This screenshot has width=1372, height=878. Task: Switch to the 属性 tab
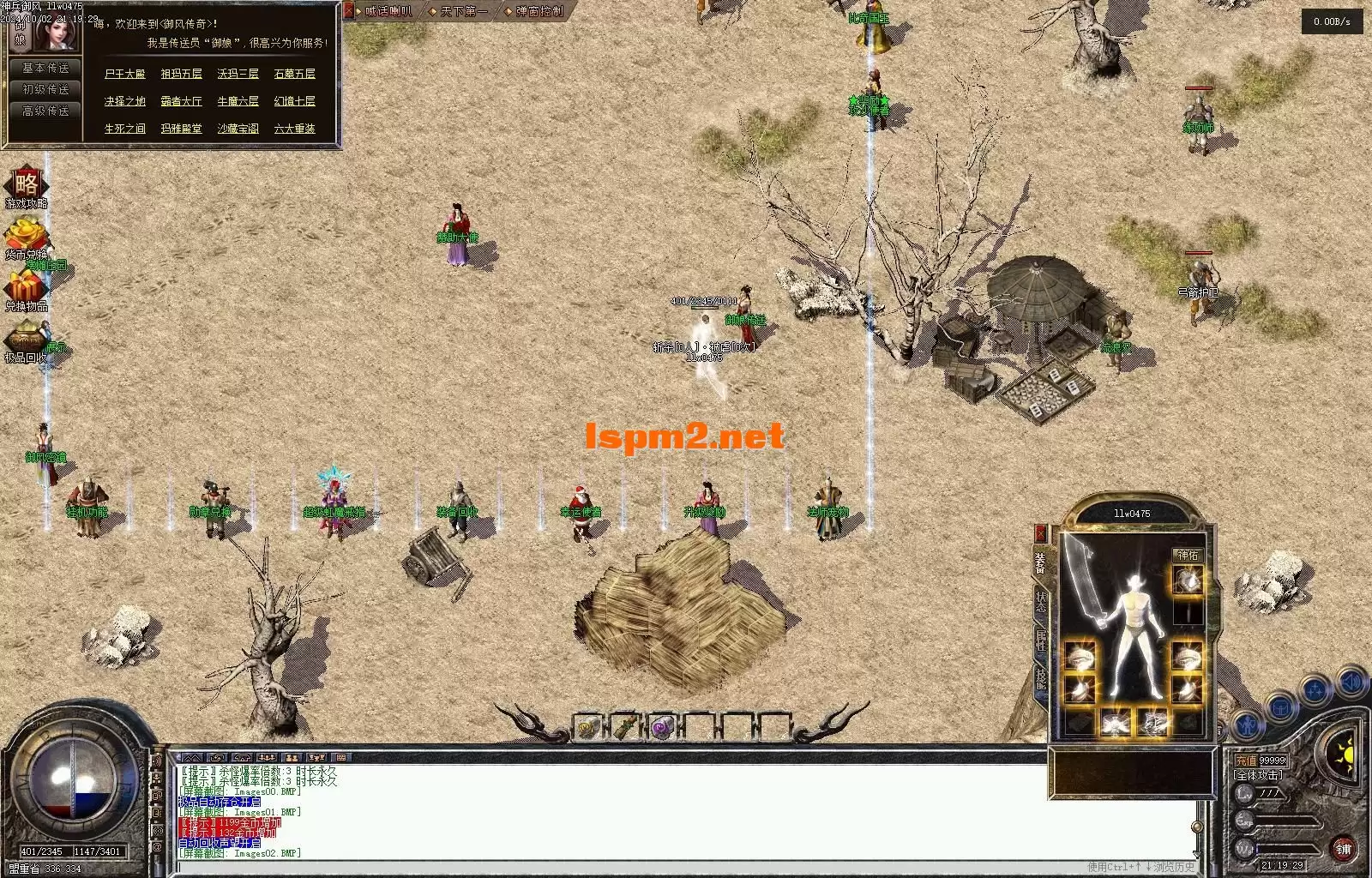pos(1041,640)
